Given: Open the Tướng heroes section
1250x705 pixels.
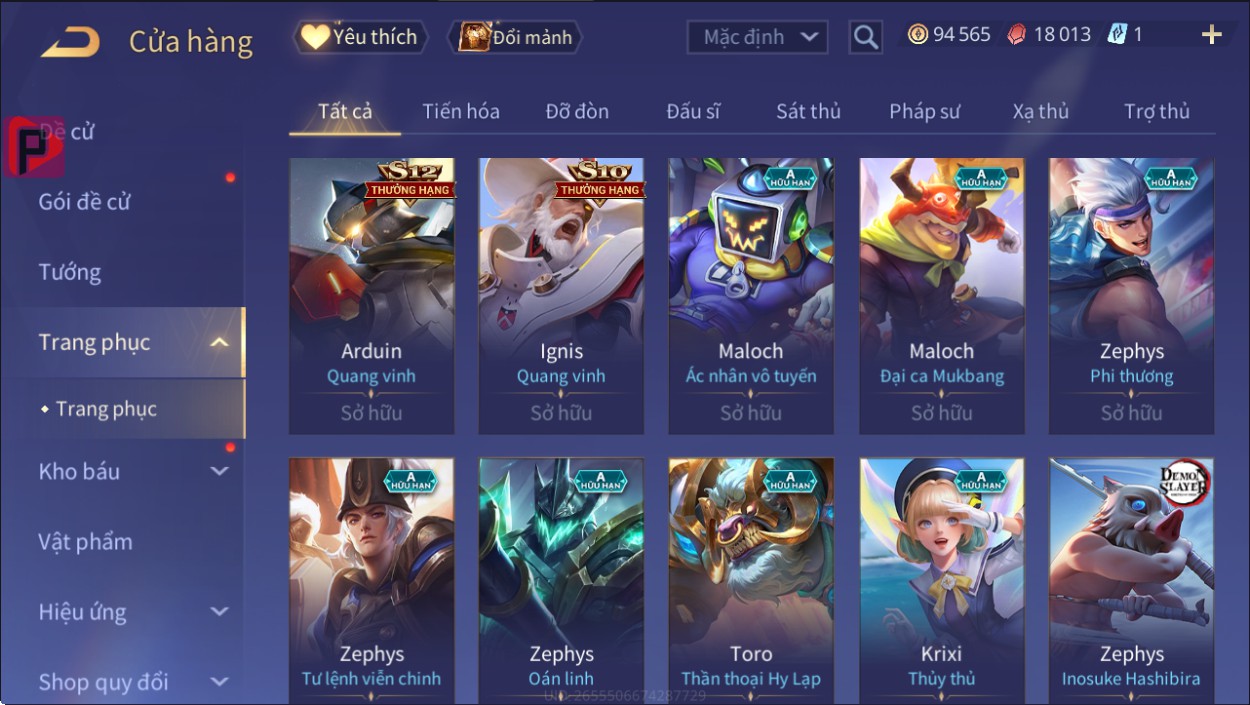Looking at the screenshot, I should [x=70, y=272].
